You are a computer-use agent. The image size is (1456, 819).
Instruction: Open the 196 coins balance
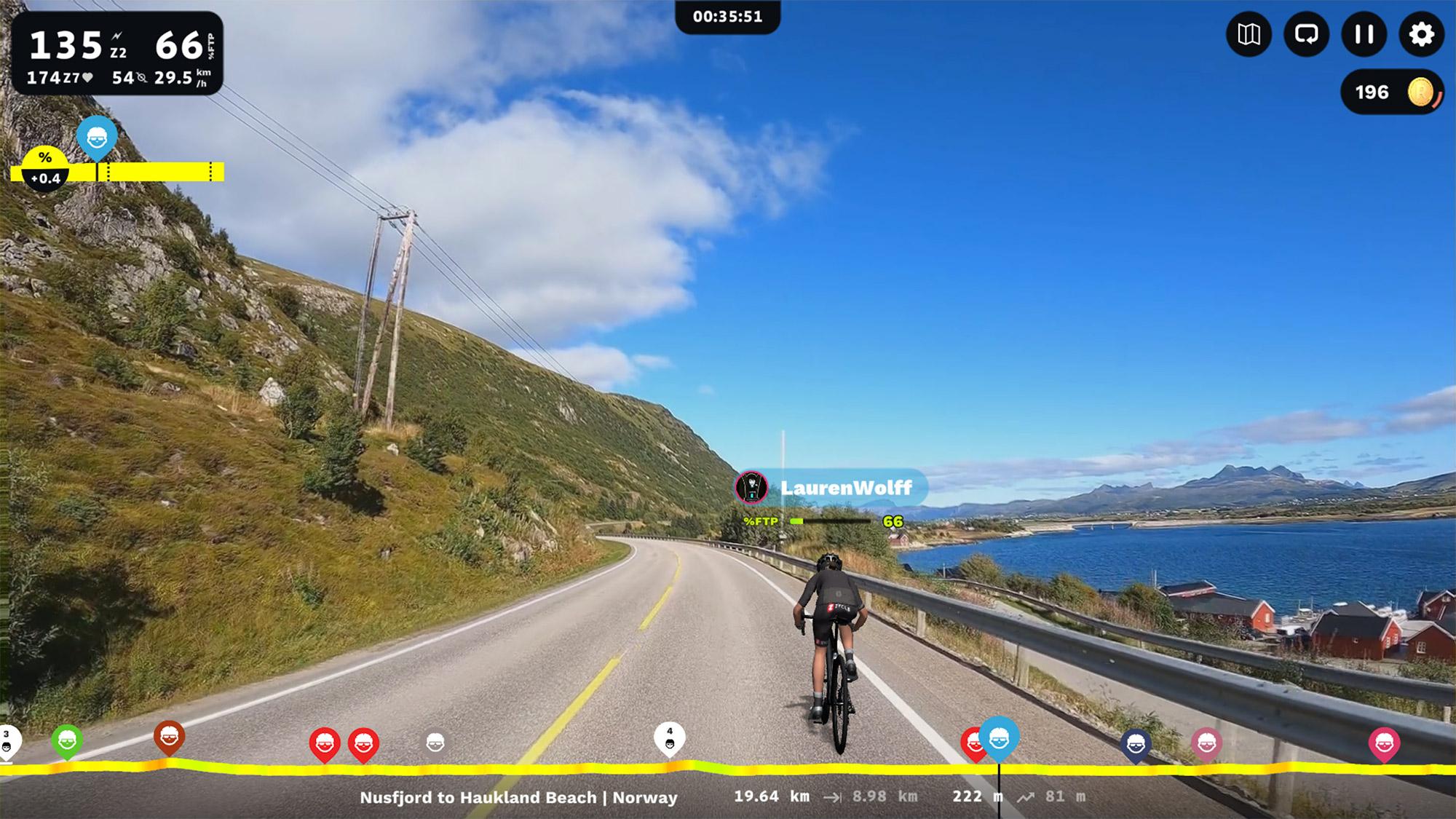pos(1391,92)
